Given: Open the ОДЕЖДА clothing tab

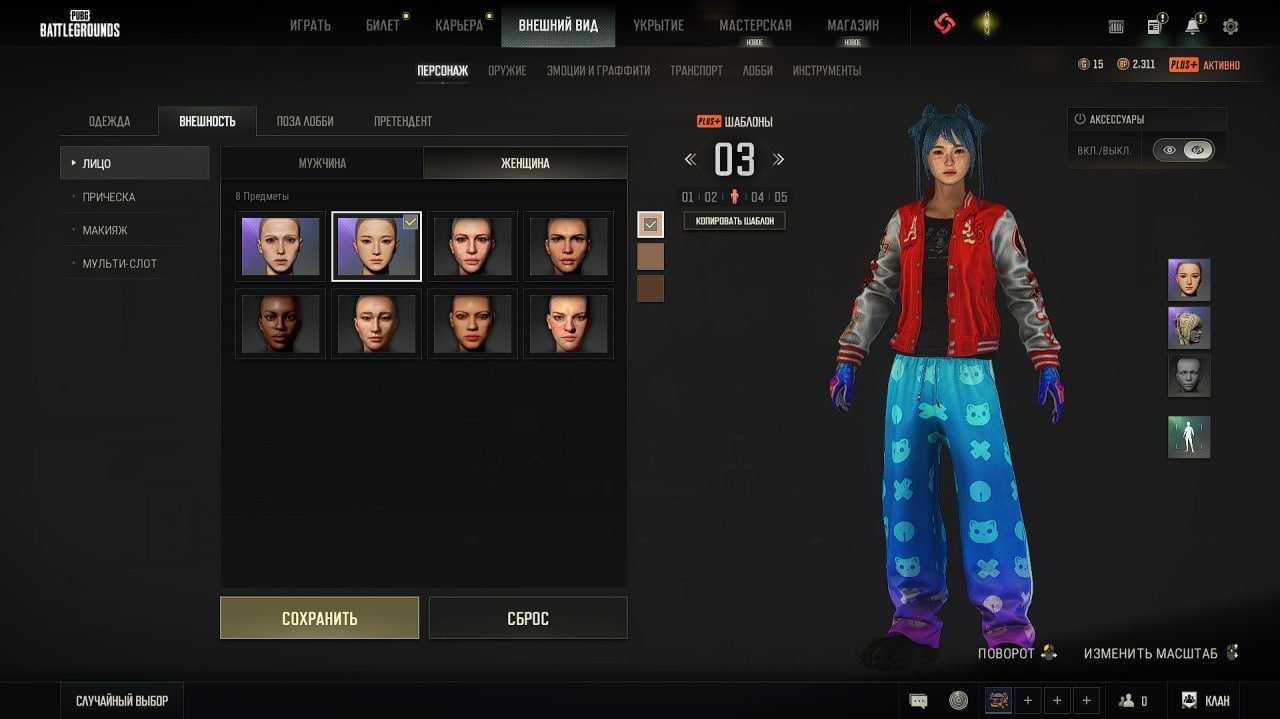Looking at the screenshot, I should point(109,121).
